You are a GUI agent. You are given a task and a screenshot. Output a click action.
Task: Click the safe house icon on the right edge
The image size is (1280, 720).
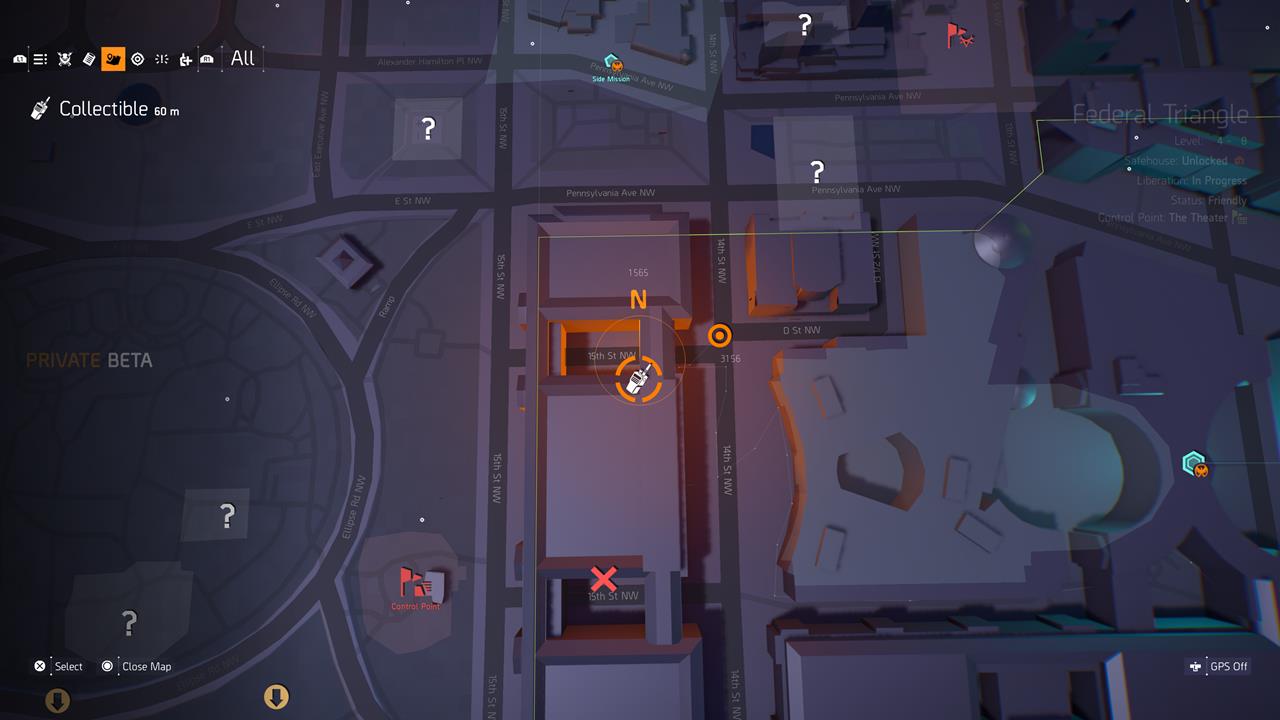pos(1193,464)
